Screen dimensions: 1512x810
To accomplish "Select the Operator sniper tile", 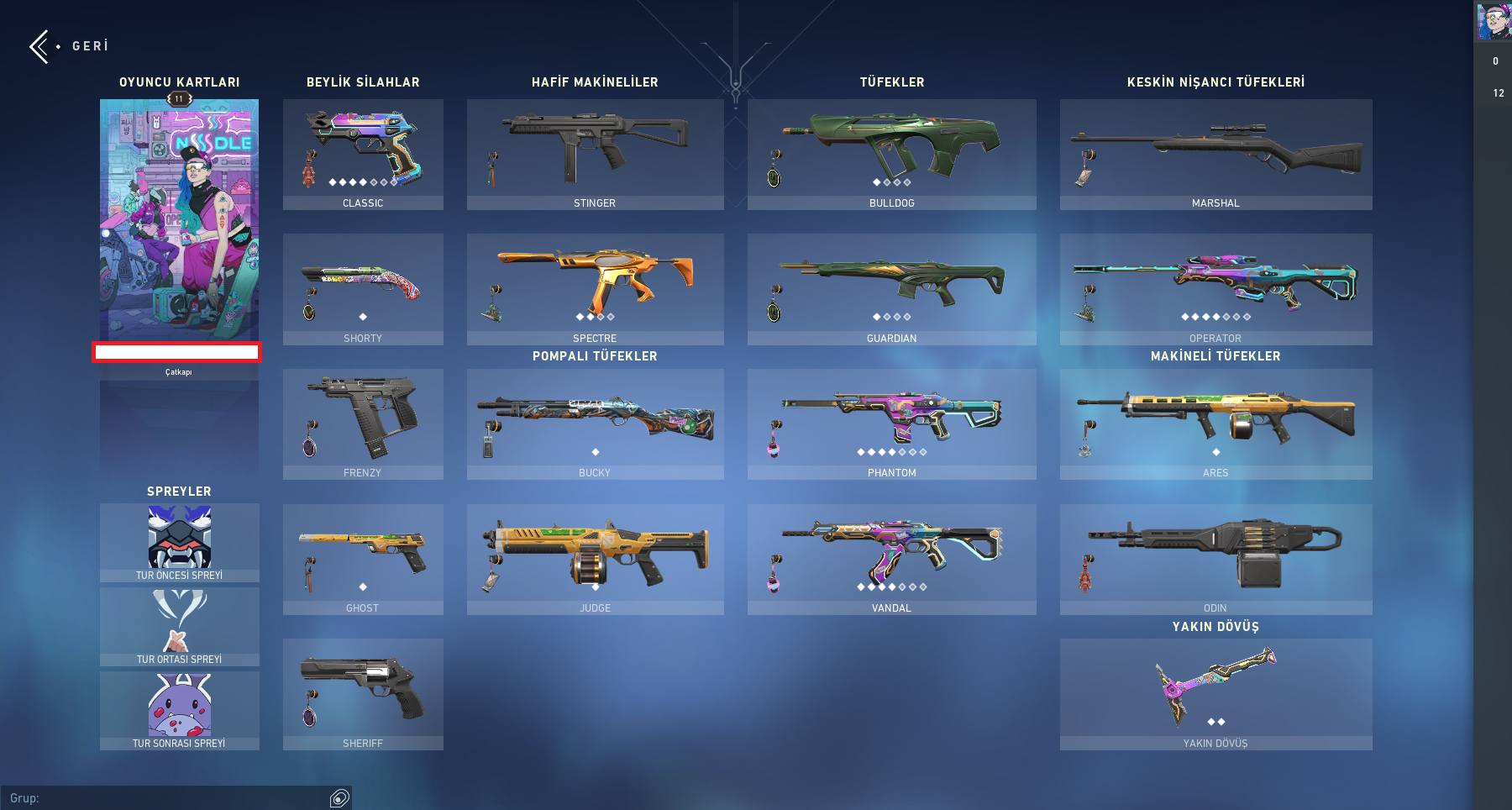I will click(x=1215, y=288).
